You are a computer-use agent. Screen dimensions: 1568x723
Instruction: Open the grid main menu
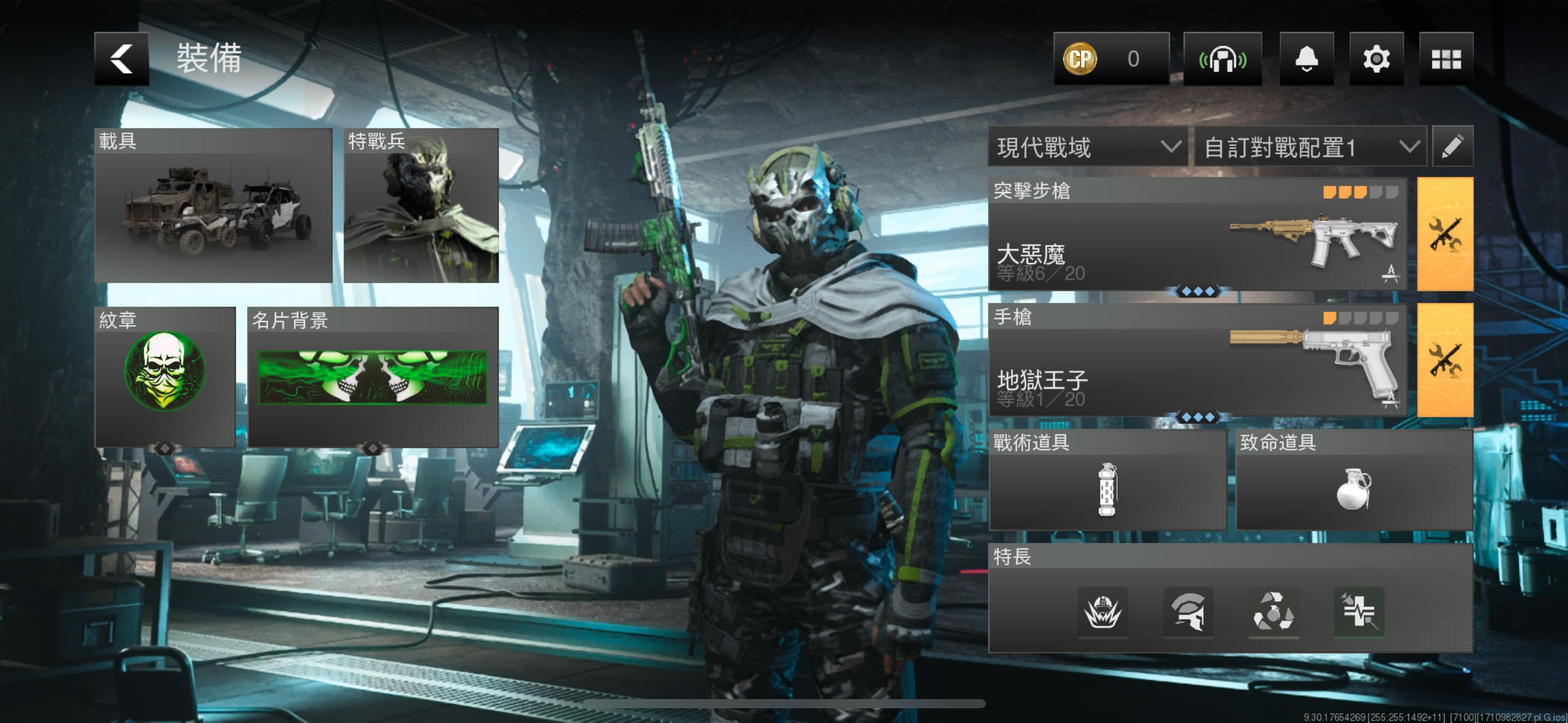(x=1446, y=59)
